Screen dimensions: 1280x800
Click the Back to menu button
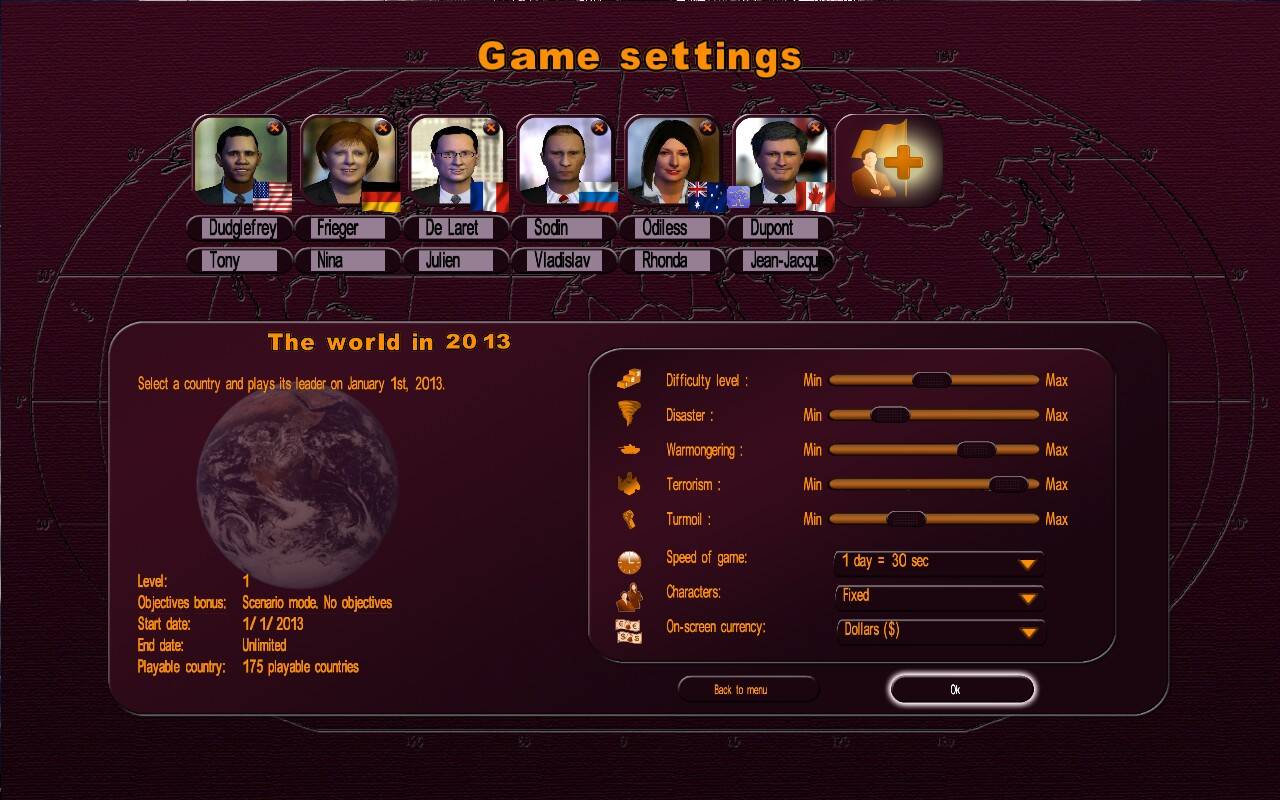(748, 689)
